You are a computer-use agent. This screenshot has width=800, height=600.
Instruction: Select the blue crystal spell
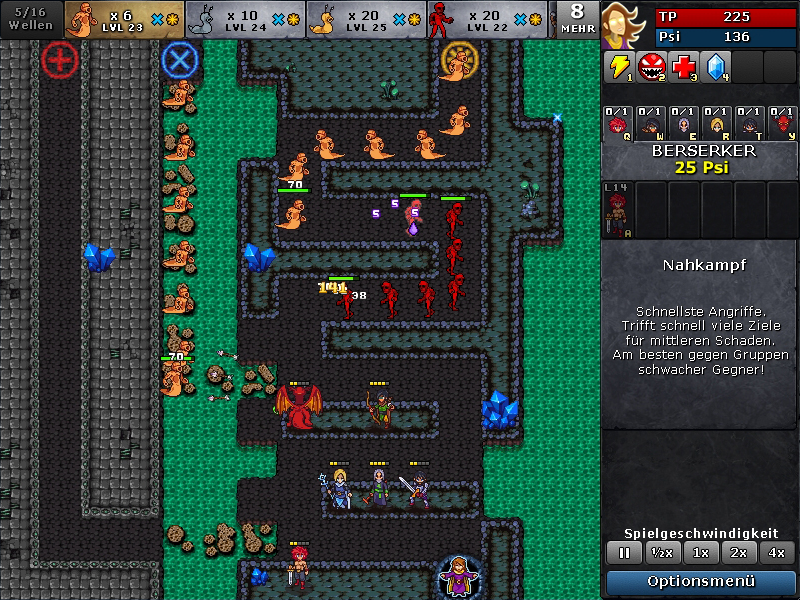(x=714, y=67)
